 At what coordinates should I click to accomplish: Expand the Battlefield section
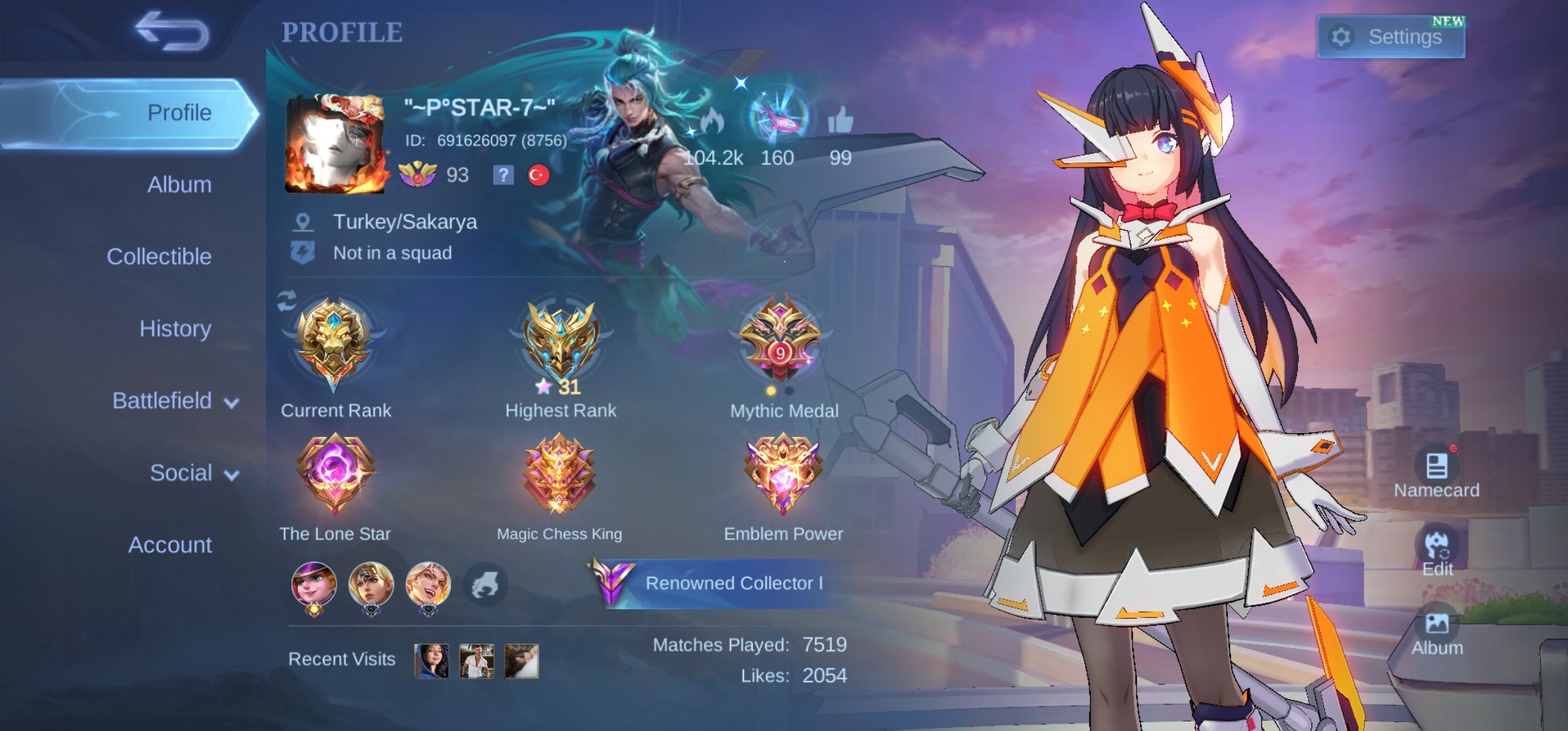[x=175, y=401]
